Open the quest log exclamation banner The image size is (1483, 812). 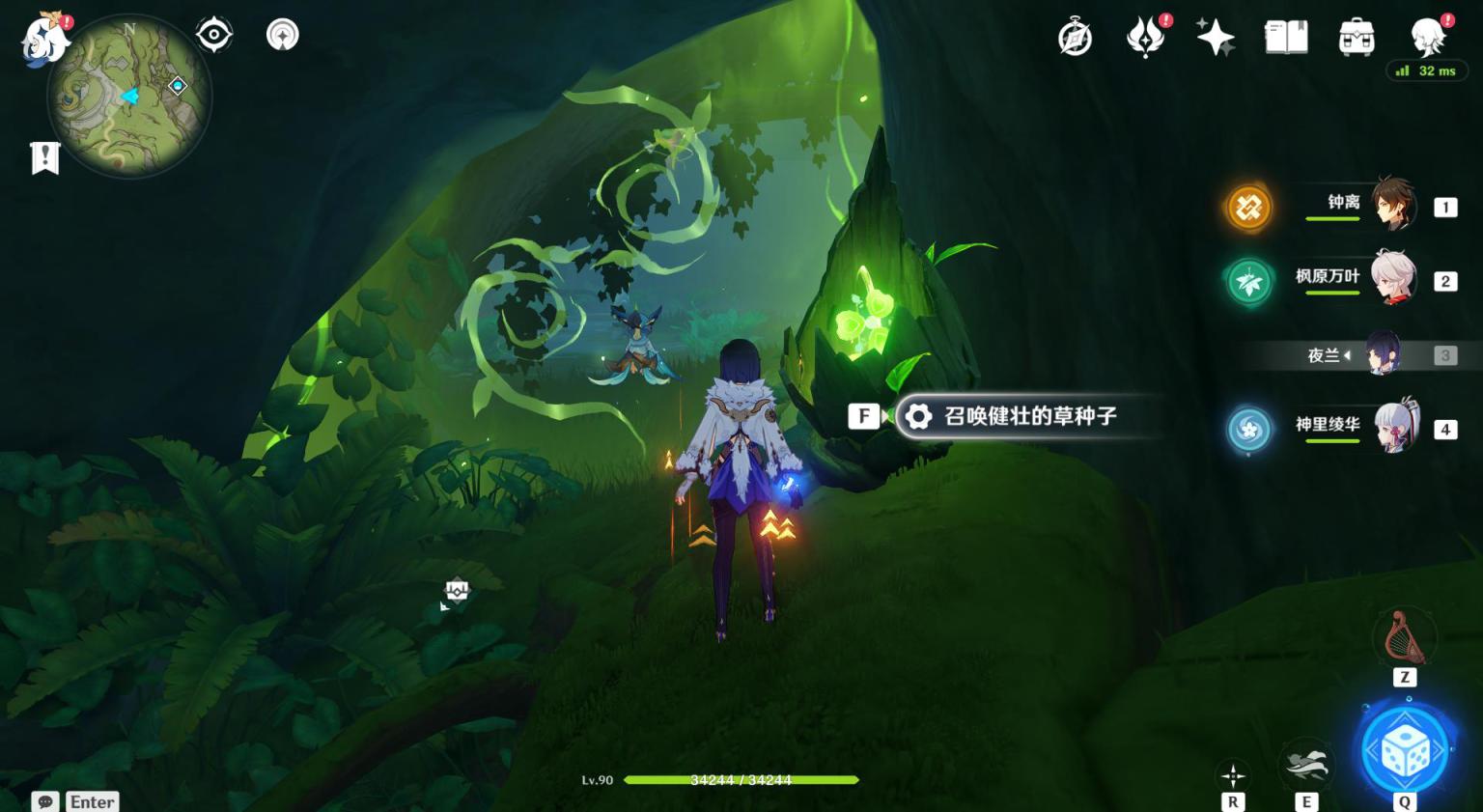(x=45, y=157)
